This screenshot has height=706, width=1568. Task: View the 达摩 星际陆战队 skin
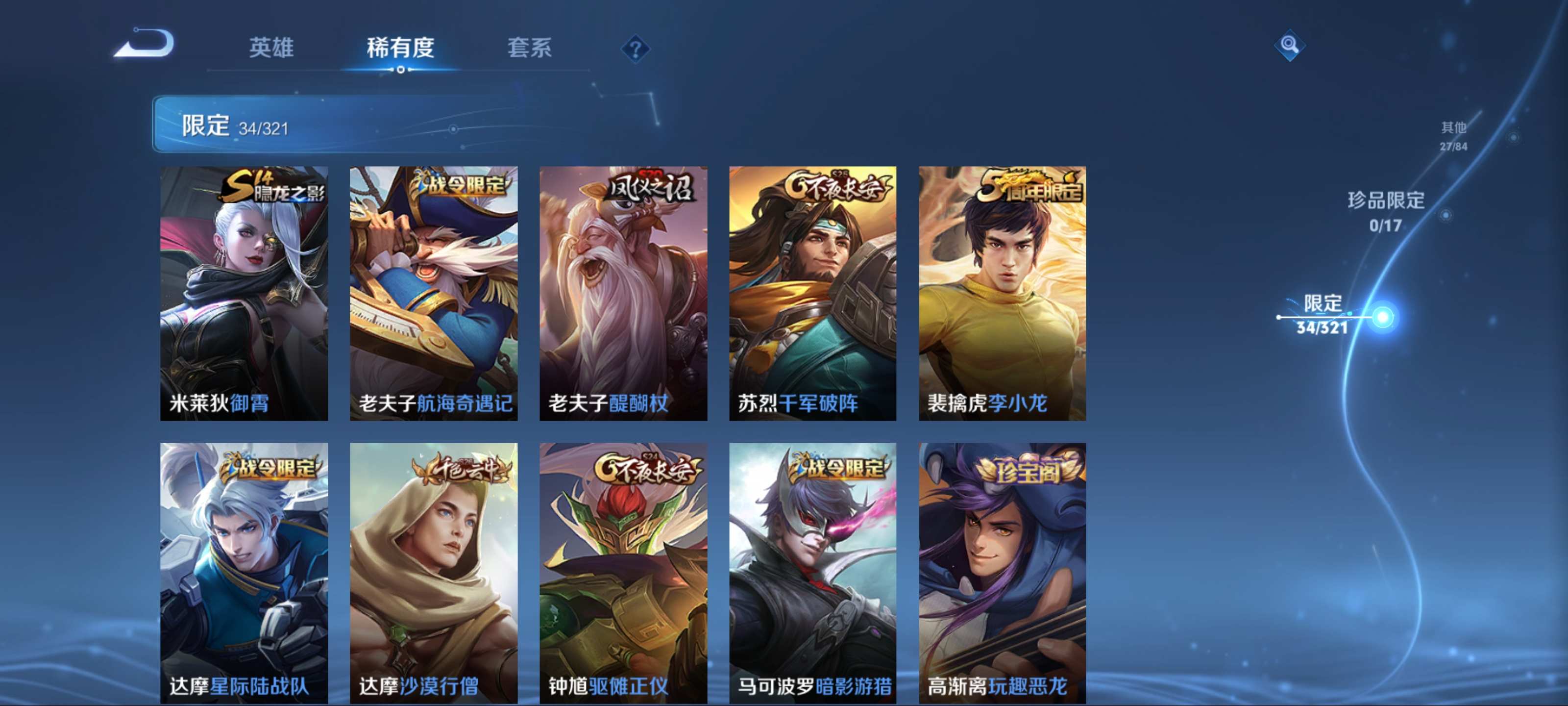pyautogui.click(x=244, y=573)
